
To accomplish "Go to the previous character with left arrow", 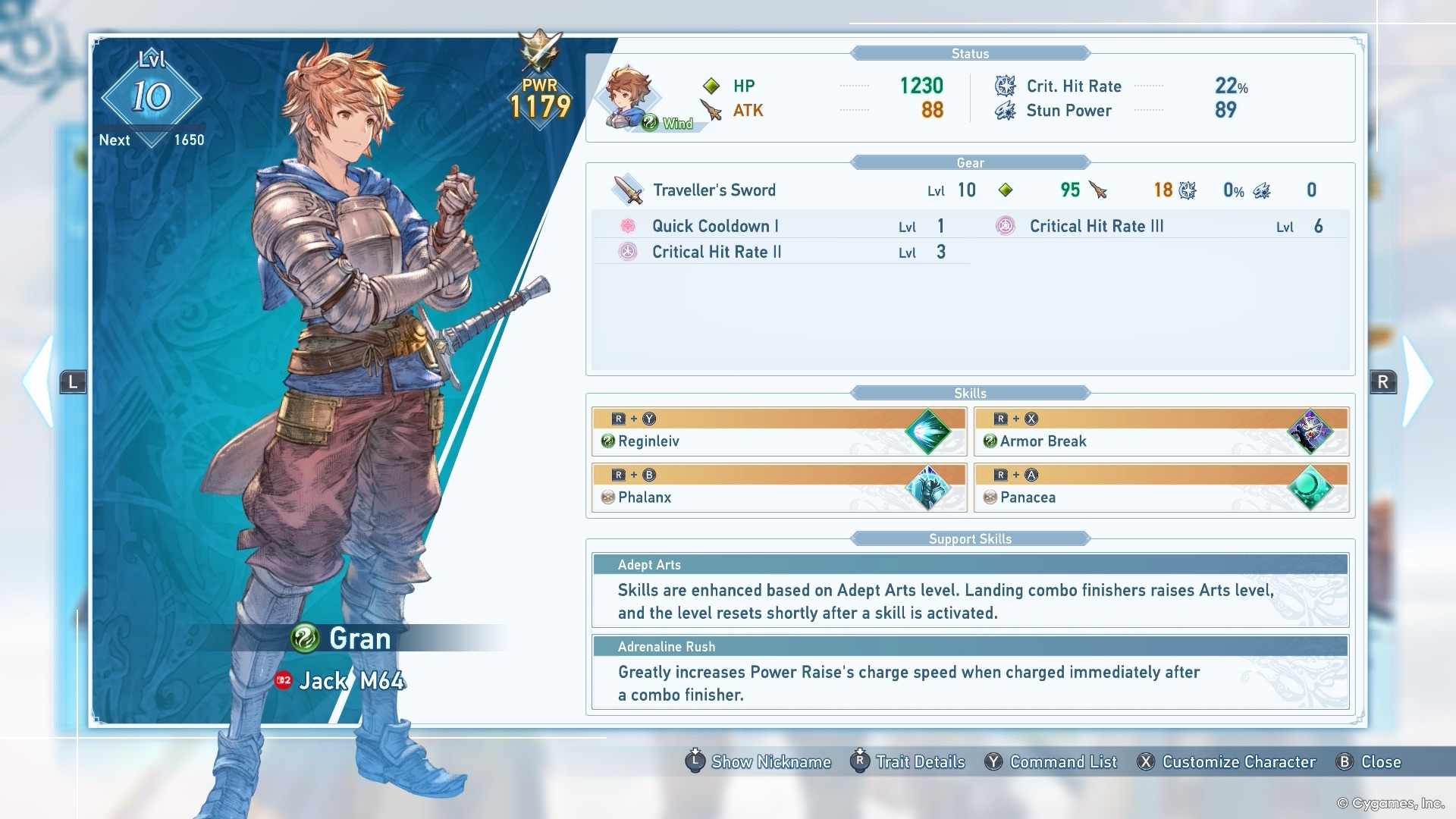I will [39, 381].
